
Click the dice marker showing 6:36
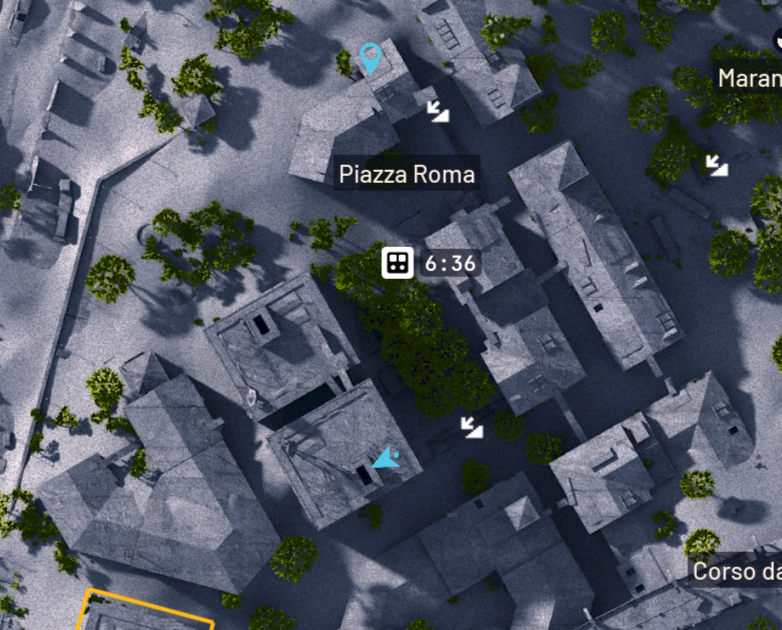(x=397, y=264)
